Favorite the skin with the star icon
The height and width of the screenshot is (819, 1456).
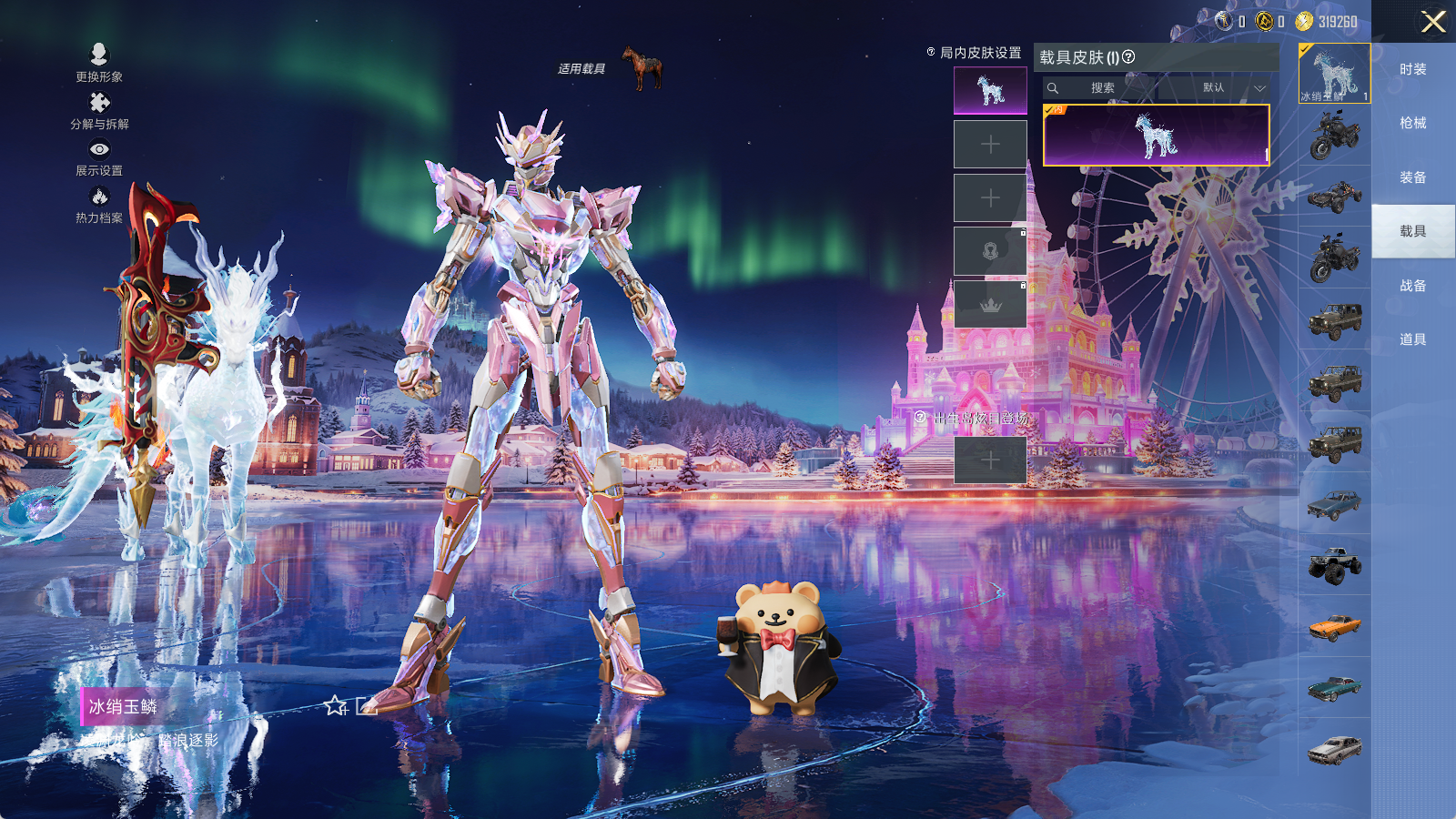[335, 706]
